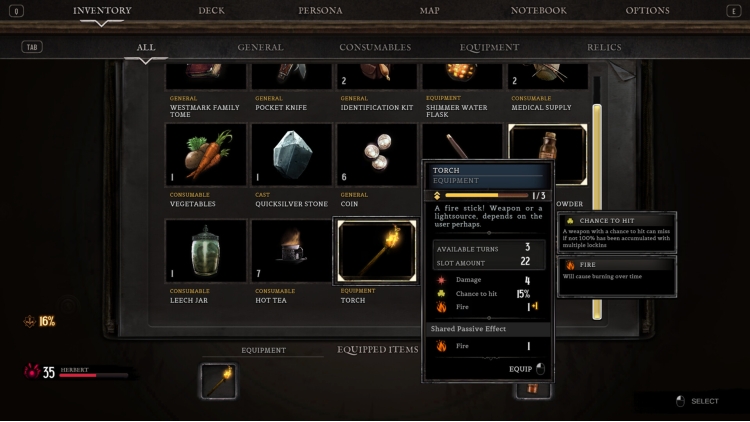The width and height of the screenshot is (750, 422).
Task: Switch to the Persona tab
Action: tap(320, 11)
